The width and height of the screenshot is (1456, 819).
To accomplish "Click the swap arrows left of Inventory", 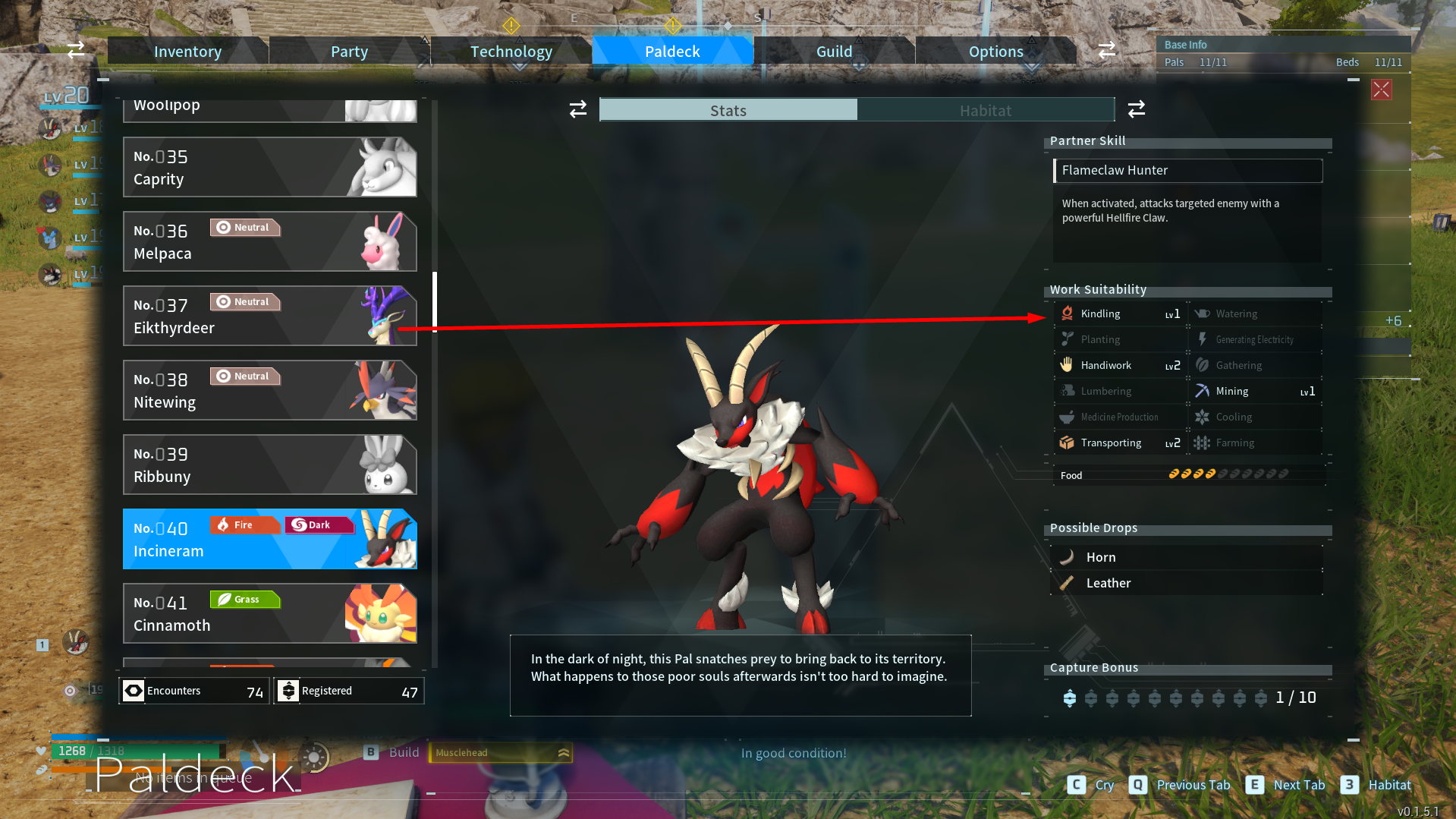I will pos(75,50).
